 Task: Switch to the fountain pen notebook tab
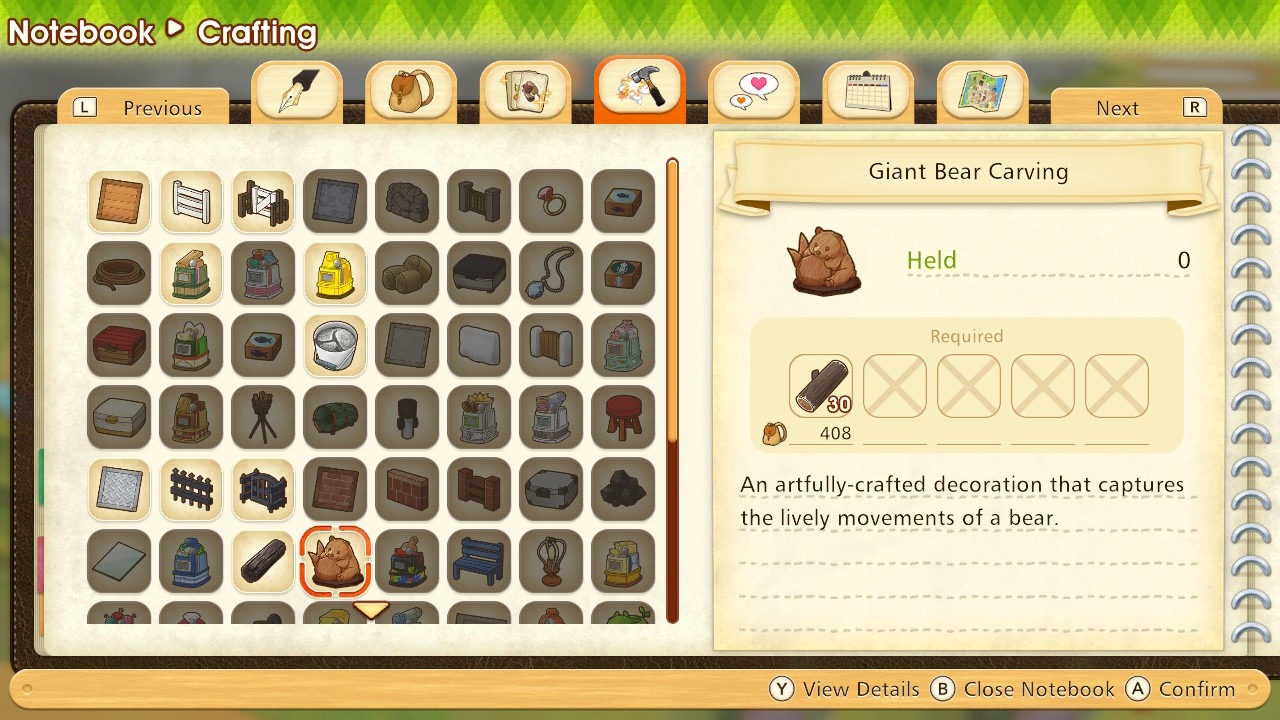tap(297, 91)
